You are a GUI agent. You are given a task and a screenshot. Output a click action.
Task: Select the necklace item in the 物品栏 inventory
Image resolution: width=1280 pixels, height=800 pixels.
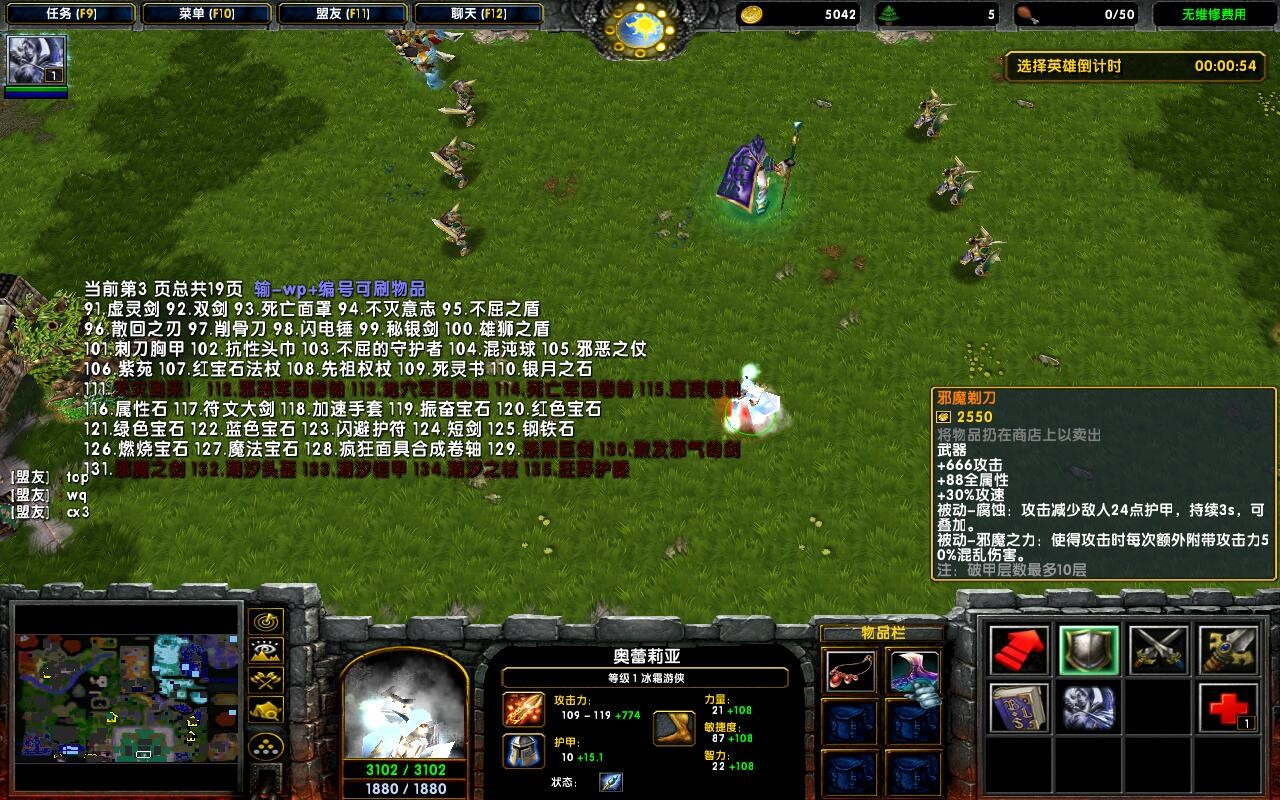tap(850, 670)
